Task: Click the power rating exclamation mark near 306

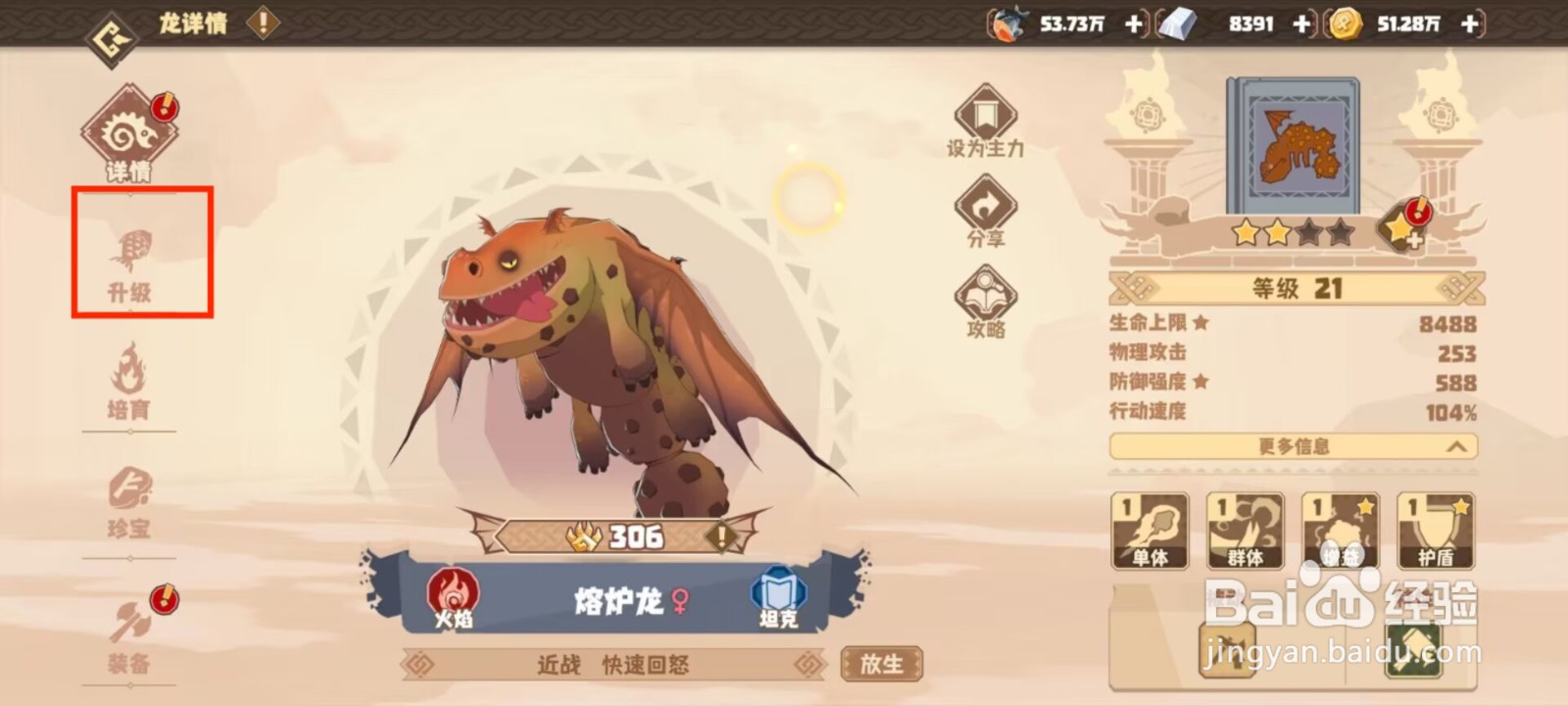Action: 722,536
